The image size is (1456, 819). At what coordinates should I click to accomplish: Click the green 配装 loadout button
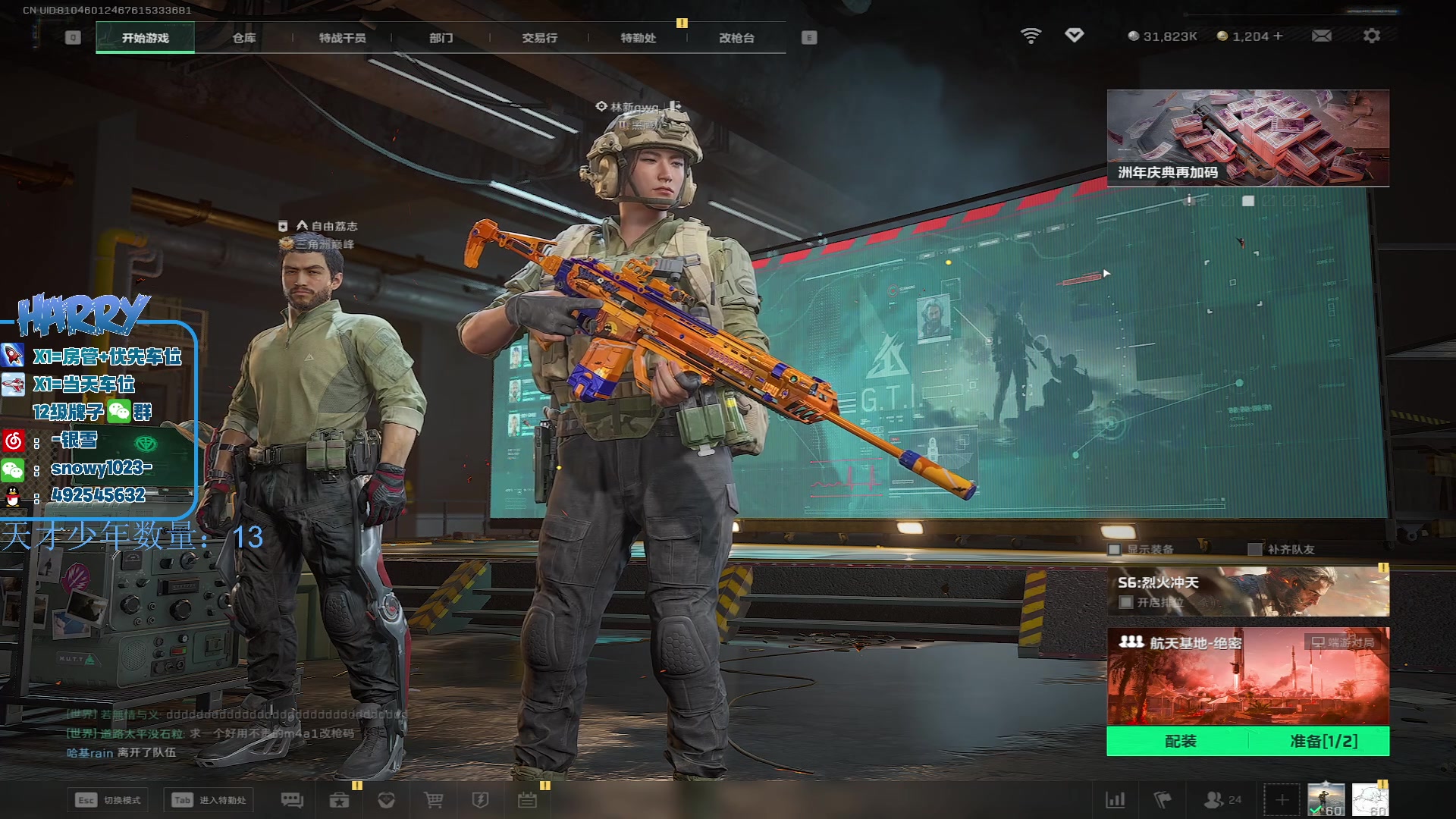point(1180,741)
